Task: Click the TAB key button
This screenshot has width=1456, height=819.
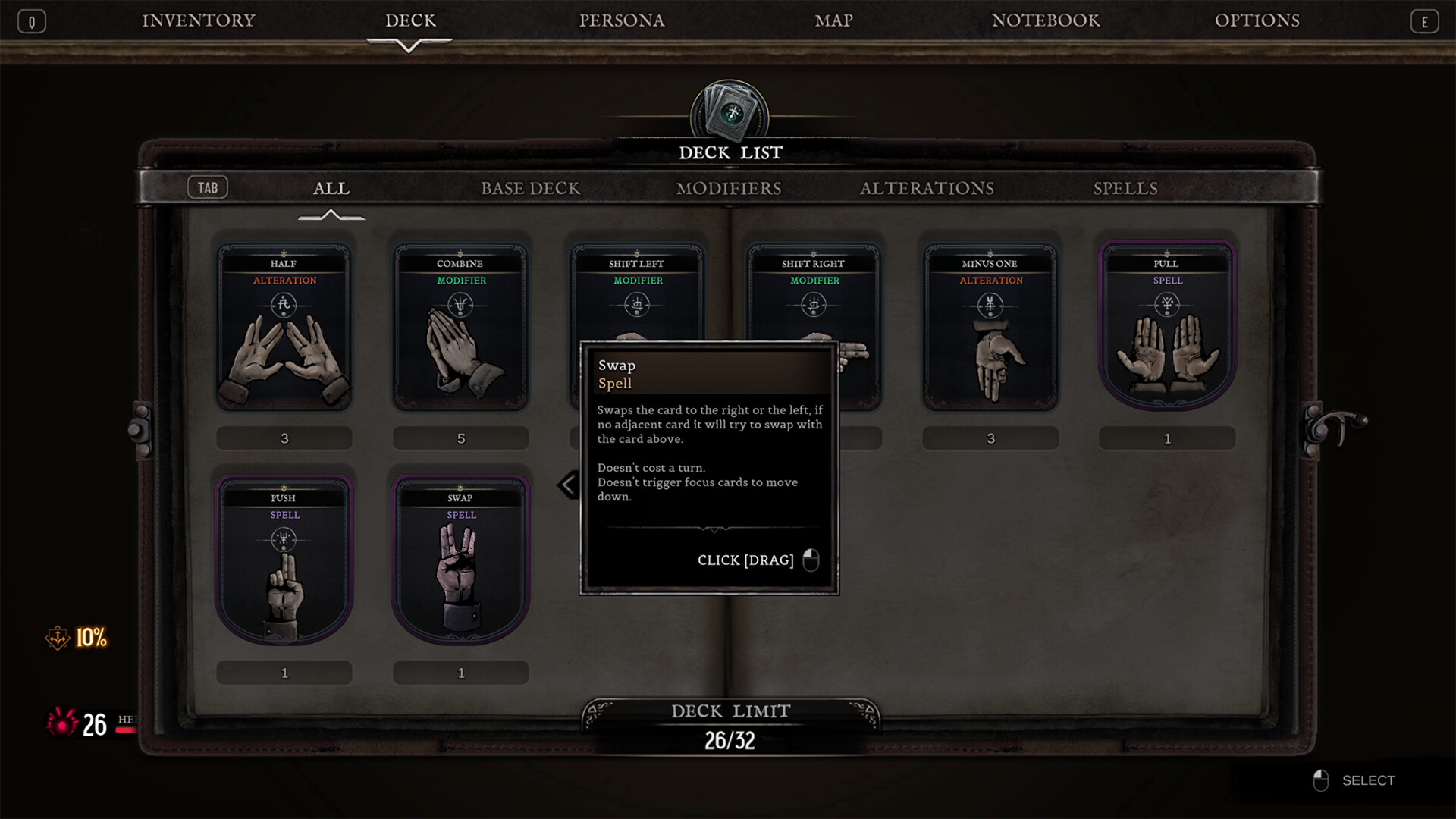Action: 208,187
